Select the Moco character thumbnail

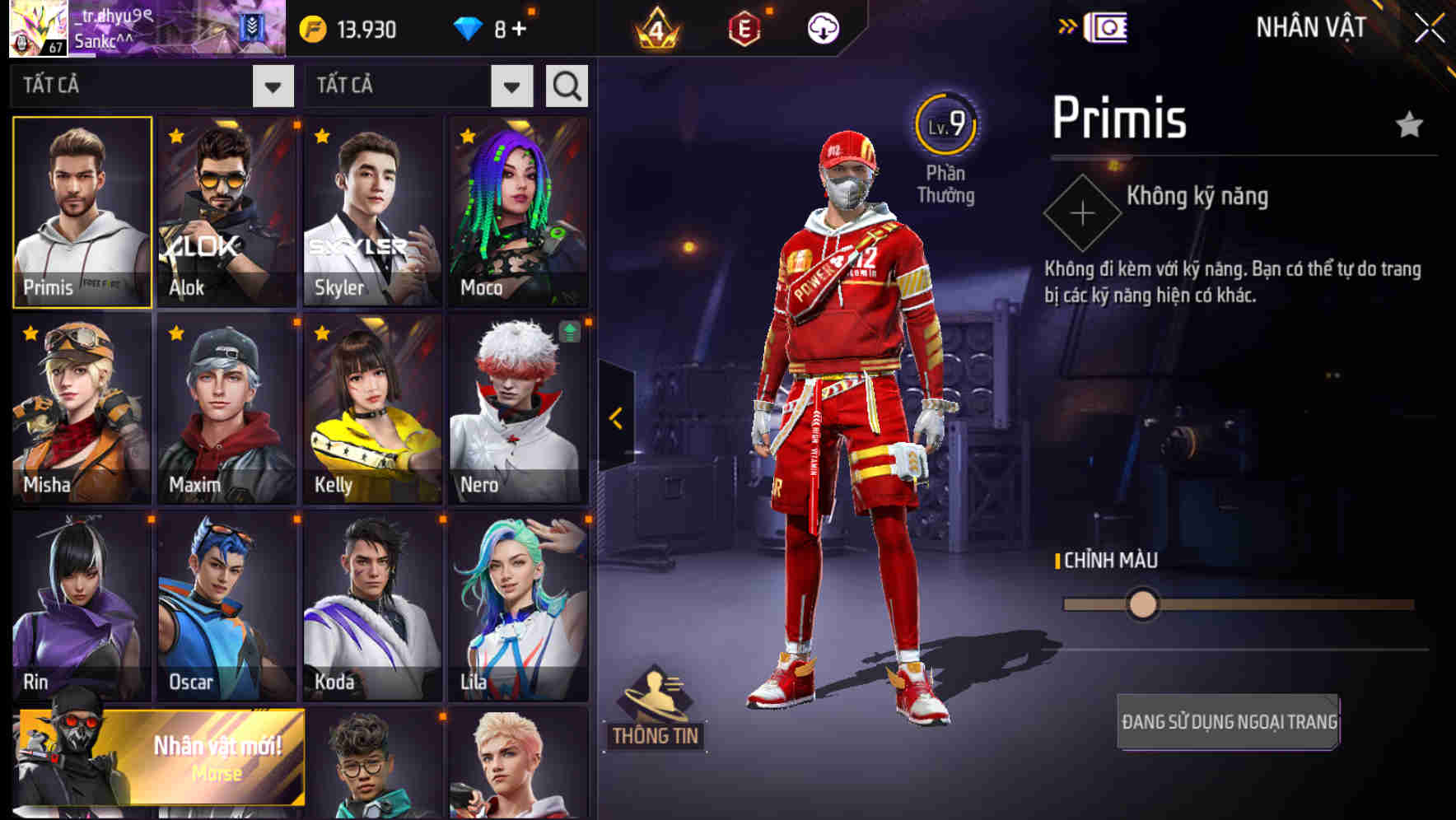(518, 211)
